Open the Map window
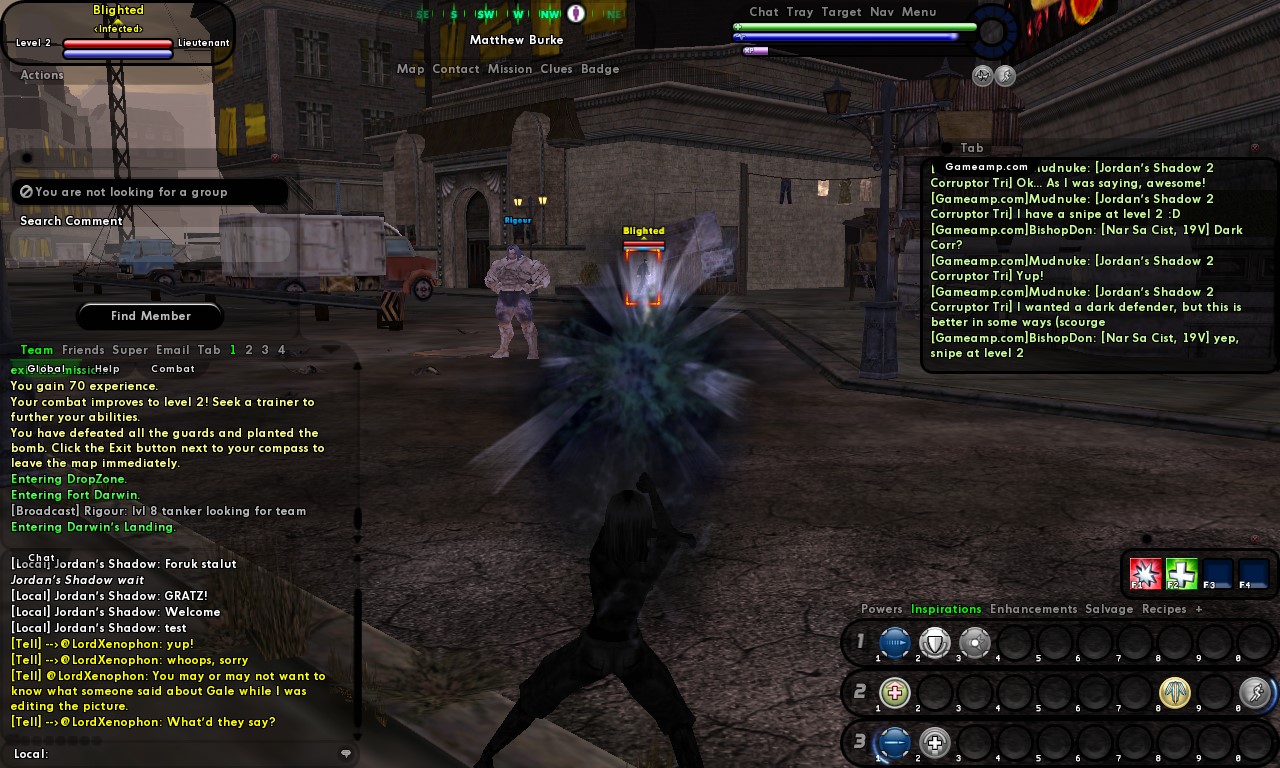The height and width of the screenshot is (768, 1280). tap(410, 69)
